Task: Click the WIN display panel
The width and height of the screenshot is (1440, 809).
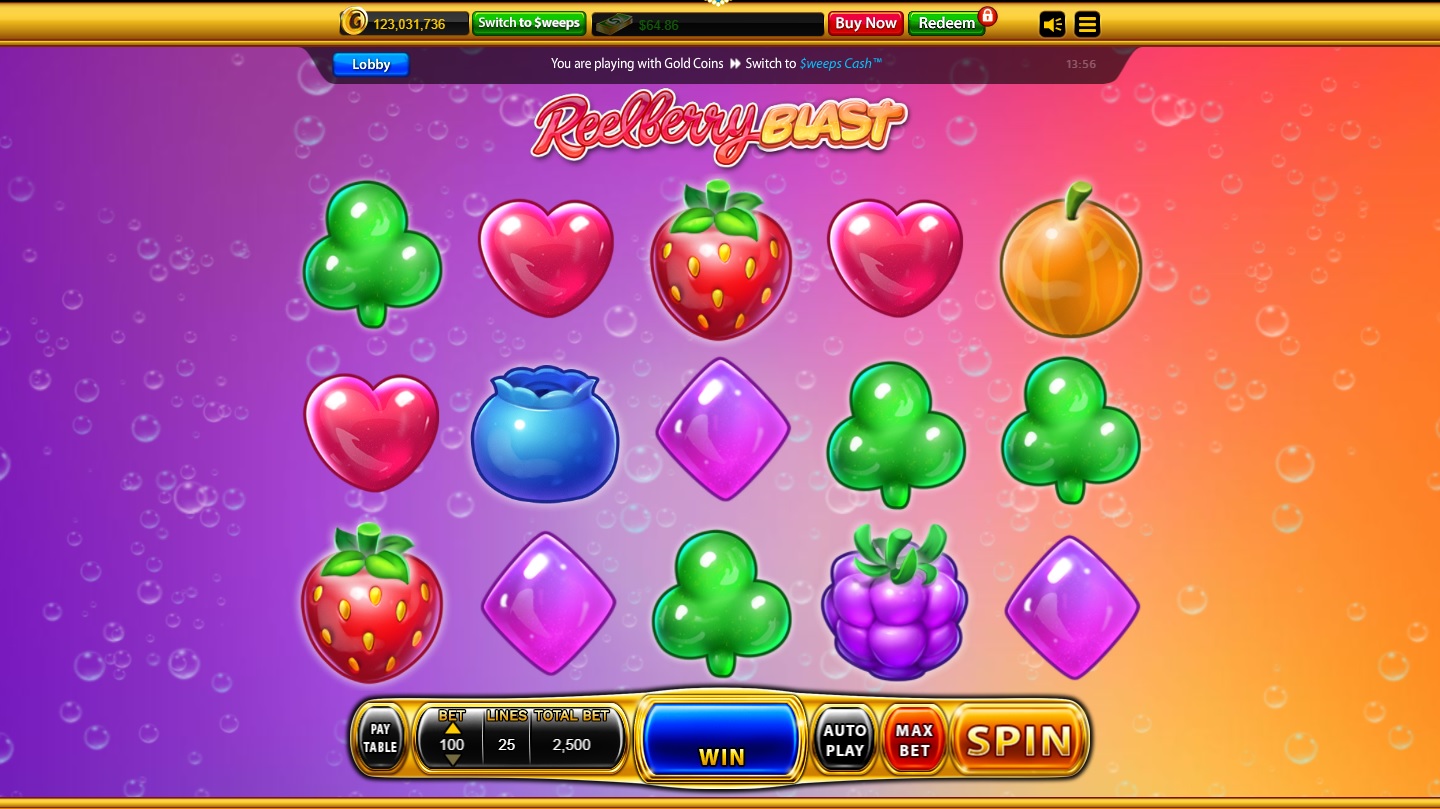Action: (x=720, y=738)
